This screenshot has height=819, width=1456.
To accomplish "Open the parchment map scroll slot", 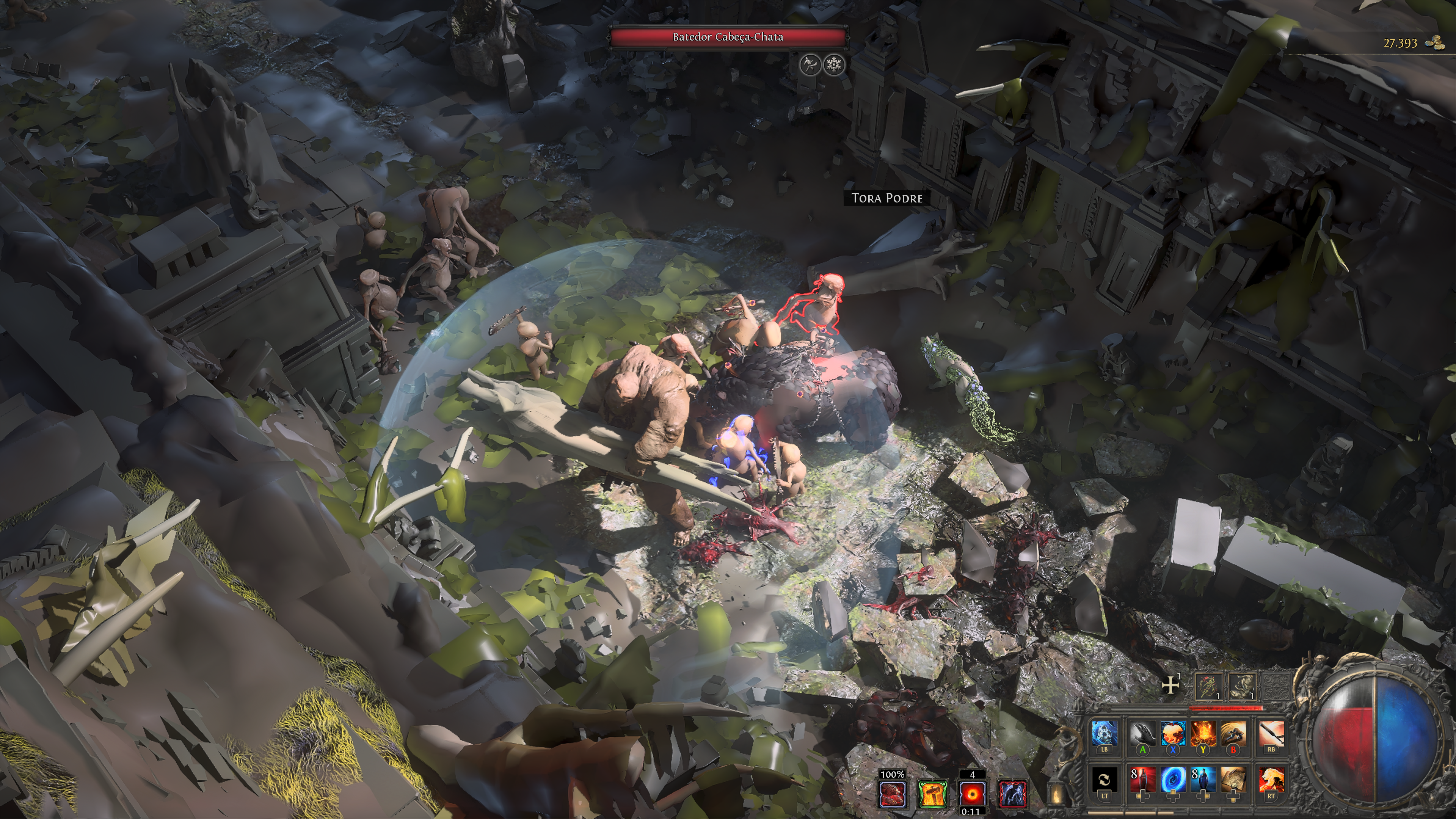I will click(1233, 780).
